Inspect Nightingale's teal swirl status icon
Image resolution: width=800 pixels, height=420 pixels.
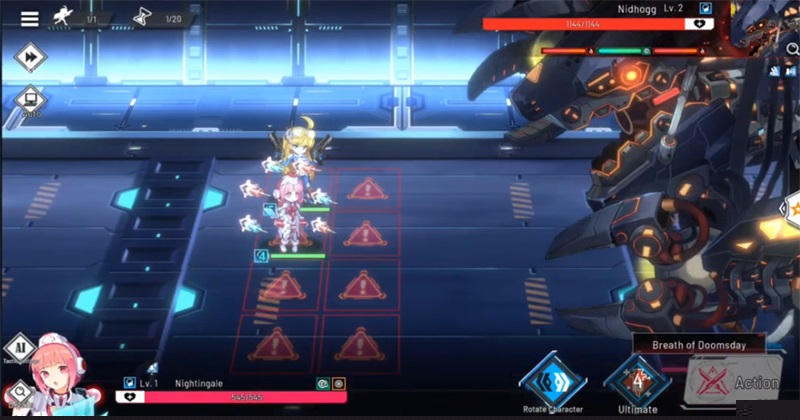323,383
